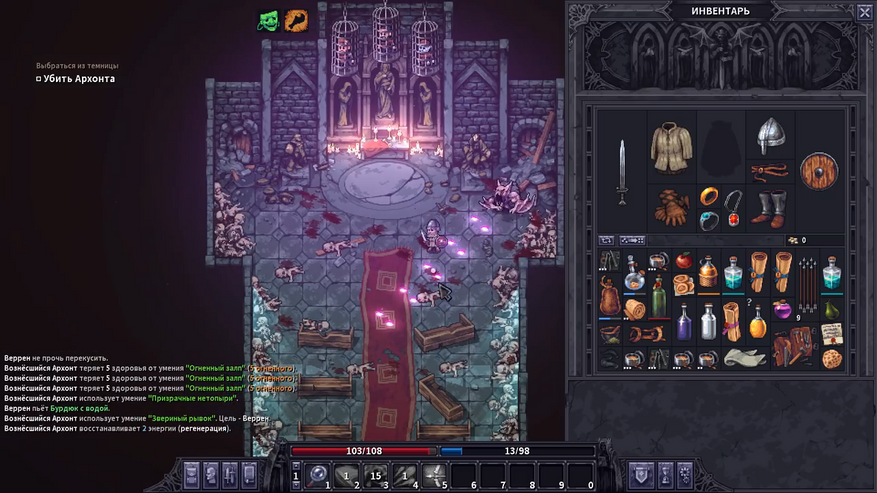
Task: Select the equipped gold ring
Action: coord(708,196)
